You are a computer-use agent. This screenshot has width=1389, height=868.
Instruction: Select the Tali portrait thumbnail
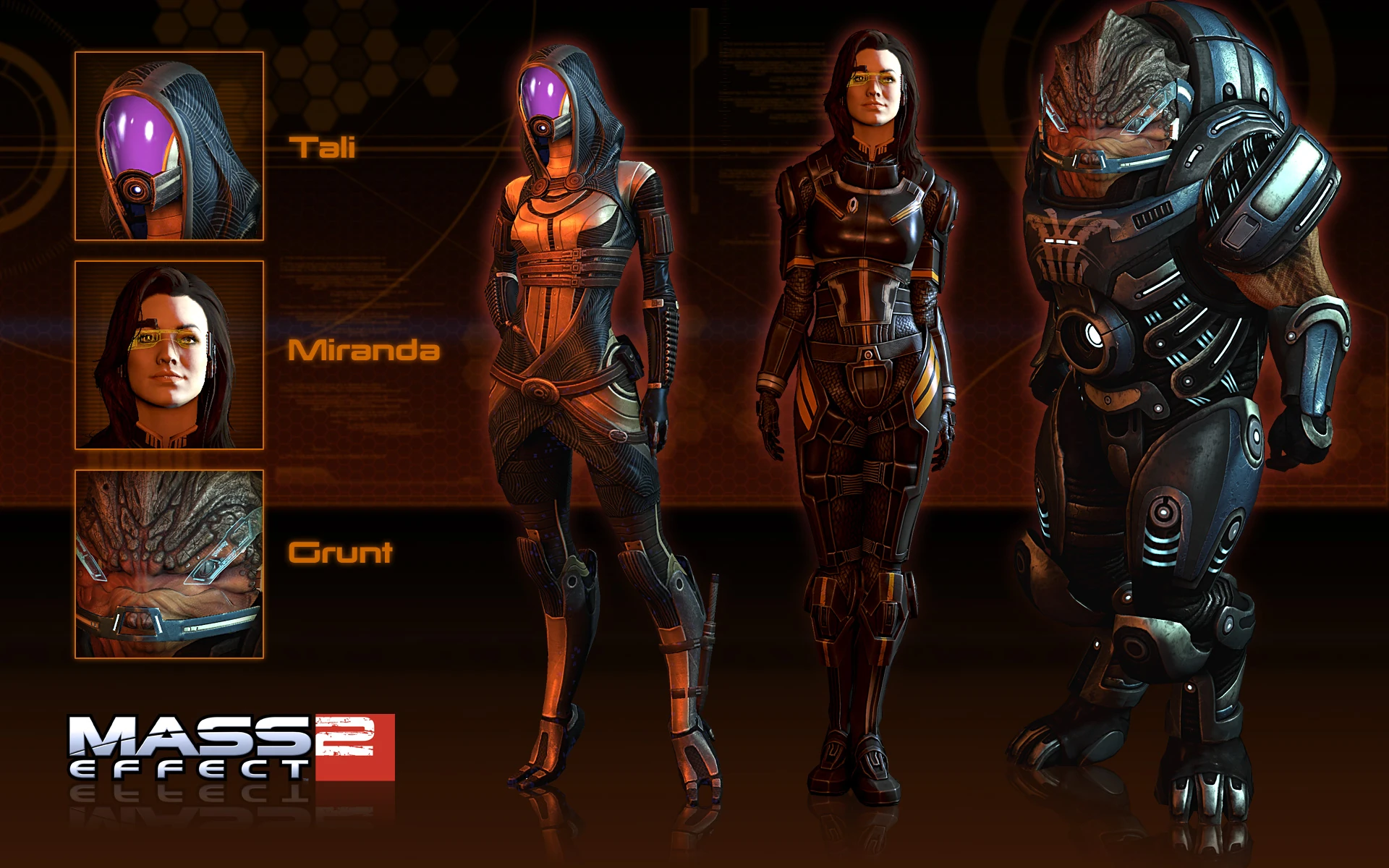(x=169, y=146)
